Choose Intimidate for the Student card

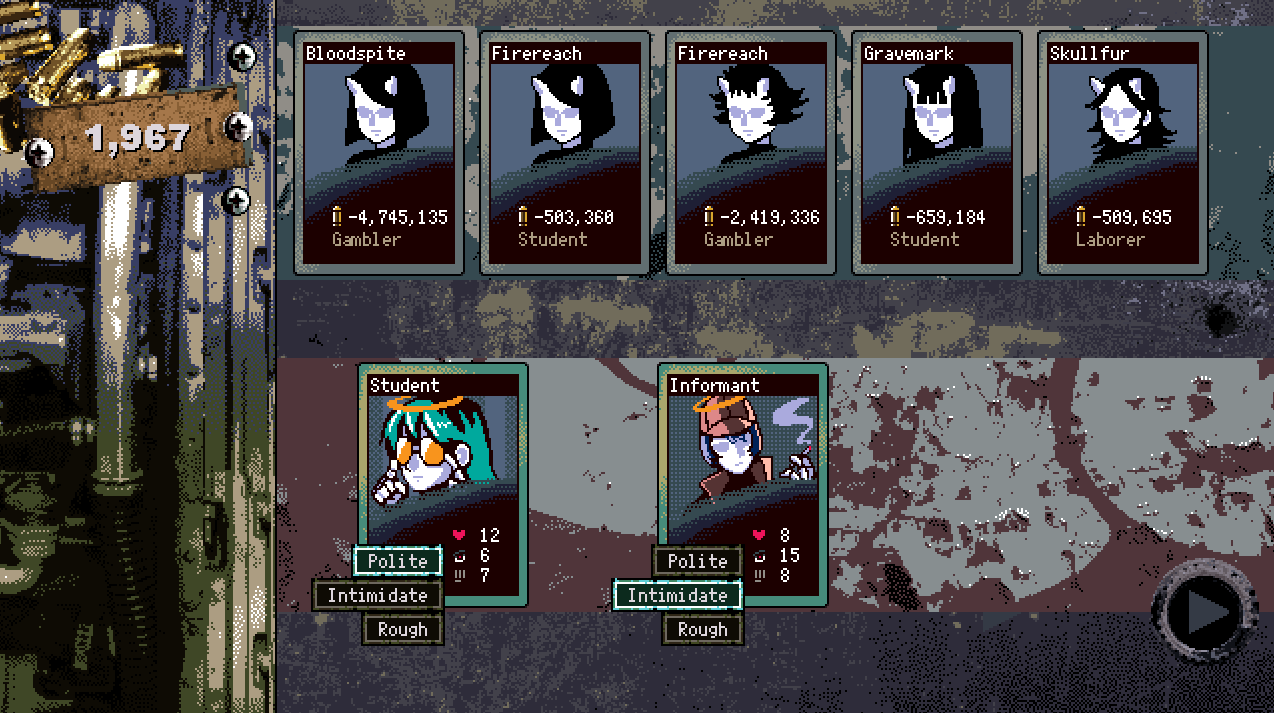point(377,595)
